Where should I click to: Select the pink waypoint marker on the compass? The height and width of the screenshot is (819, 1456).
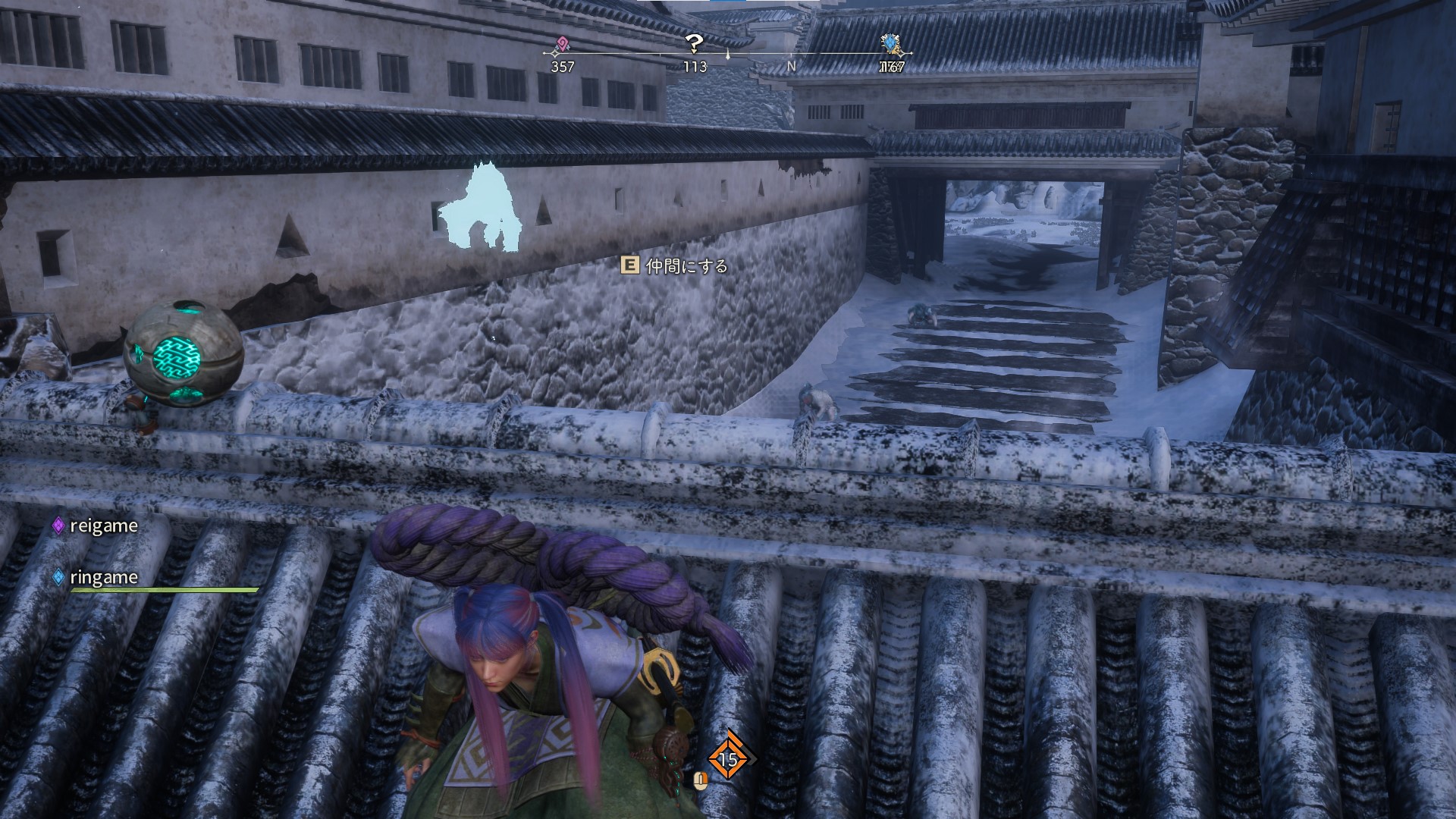562,45
